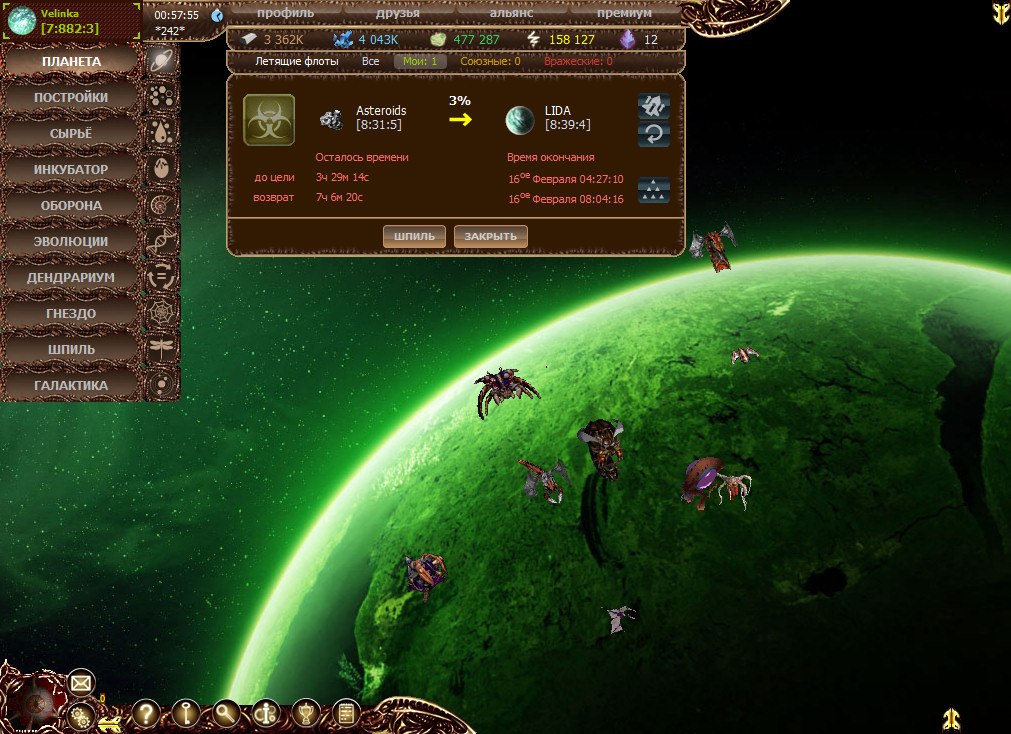Open the ИНКУБАТОР menu
Screen dimensions: 1011x734
coord(70,170)
